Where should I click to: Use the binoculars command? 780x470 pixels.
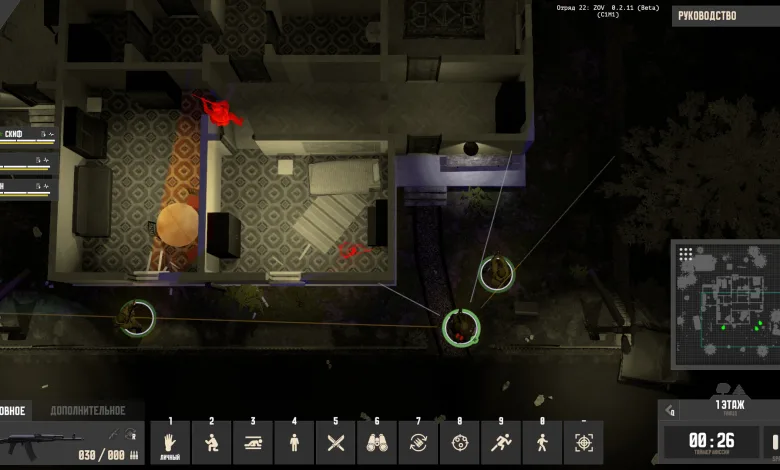[377, 442]
